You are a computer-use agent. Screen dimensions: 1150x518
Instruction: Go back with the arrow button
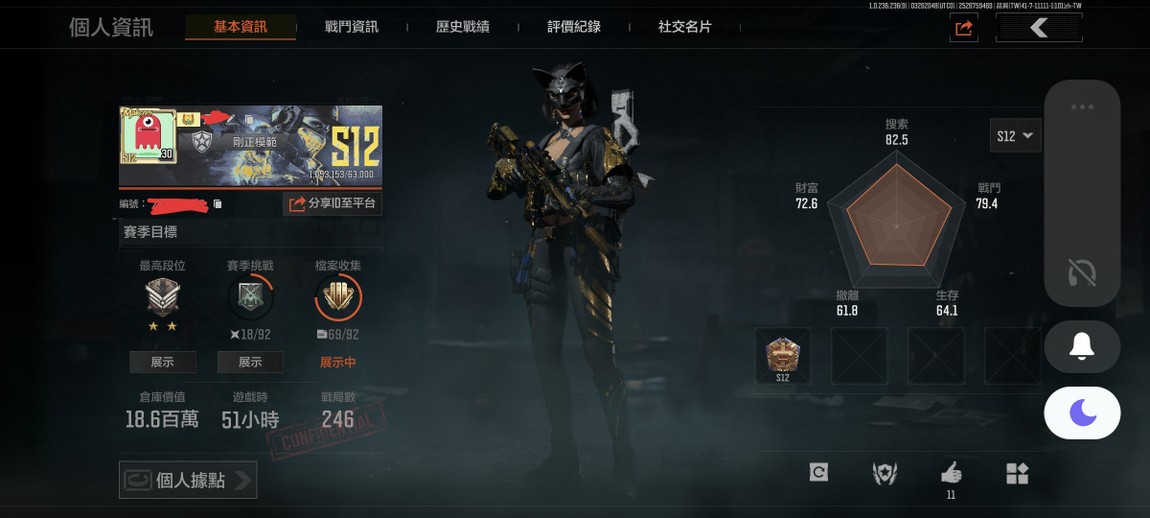click(1039, 28)
